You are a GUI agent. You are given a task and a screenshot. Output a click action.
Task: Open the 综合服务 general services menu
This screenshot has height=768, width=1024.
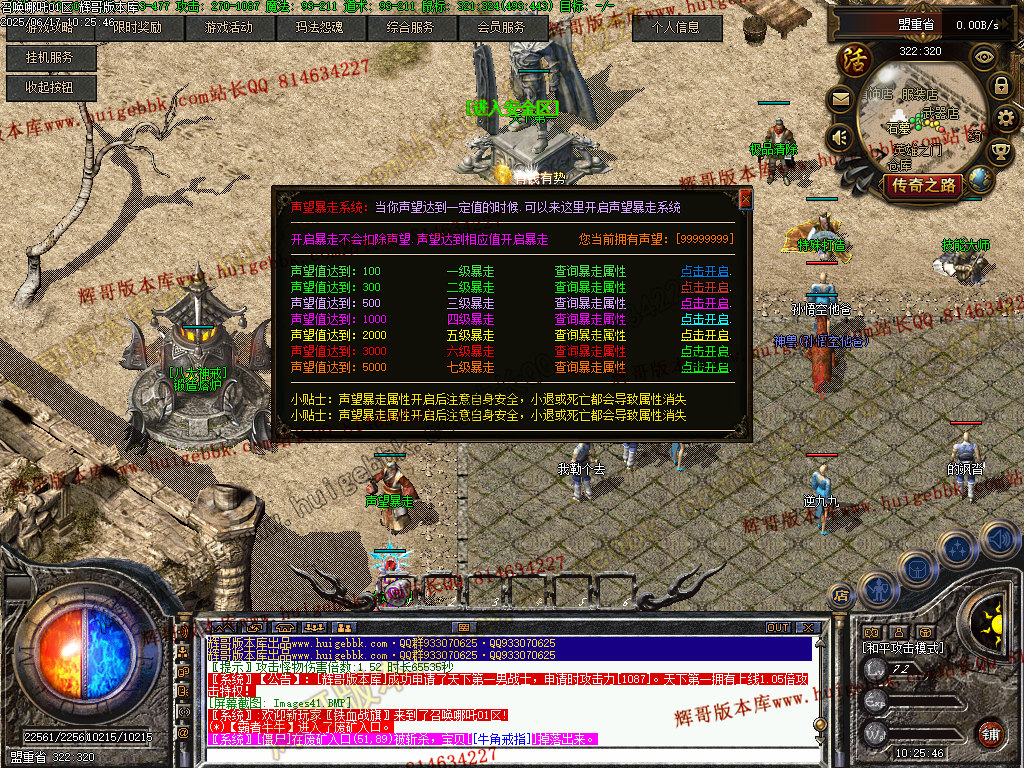[410, 28]
